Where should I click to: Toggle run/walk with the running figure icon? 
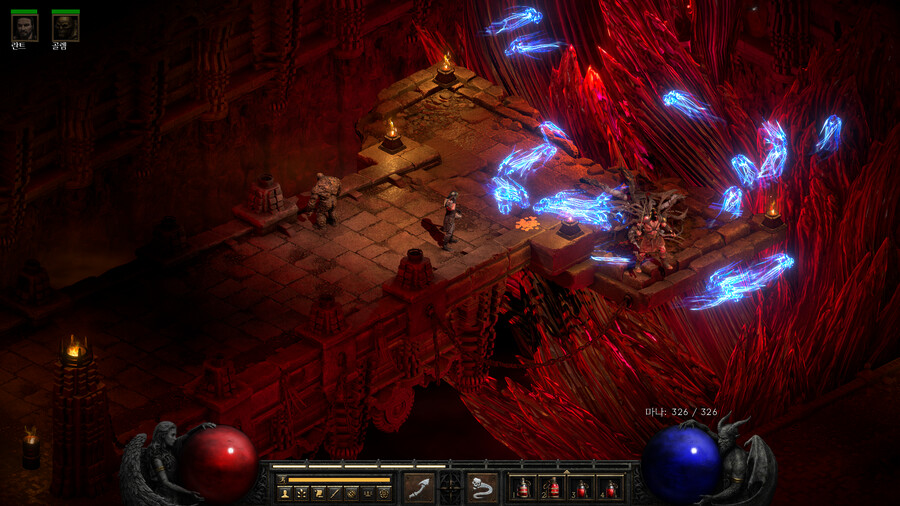coord(283,479)
